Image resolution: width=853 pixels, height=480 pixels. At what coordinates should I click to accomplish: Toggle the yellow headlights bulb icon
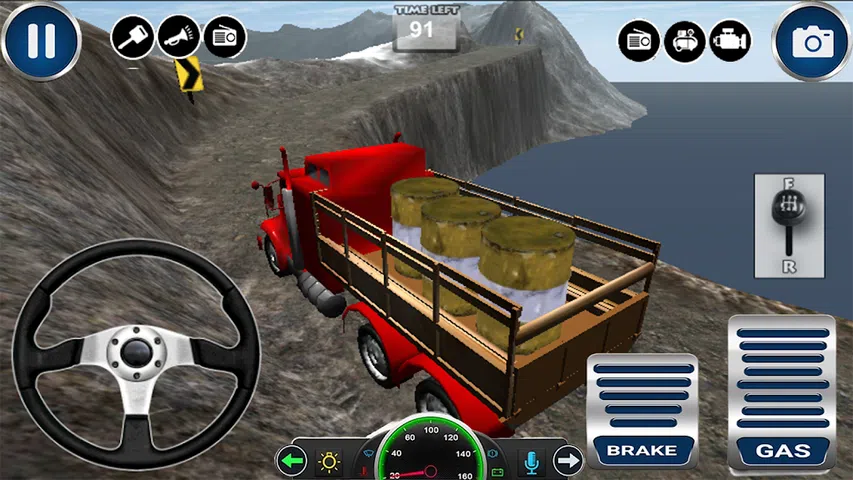click(x=328, y=461)
